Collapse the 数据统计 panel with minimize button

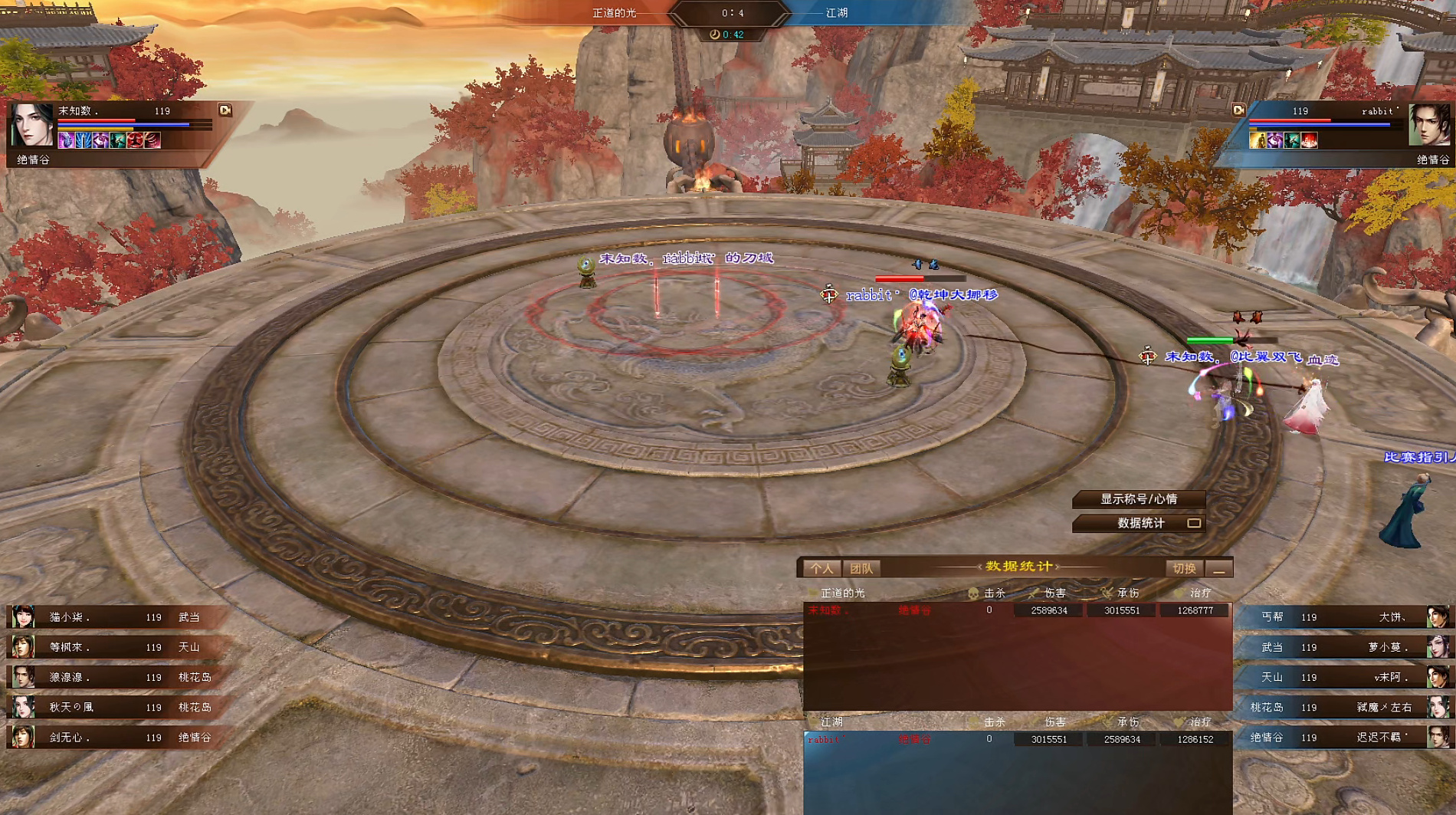click(x=1218, y=568)
